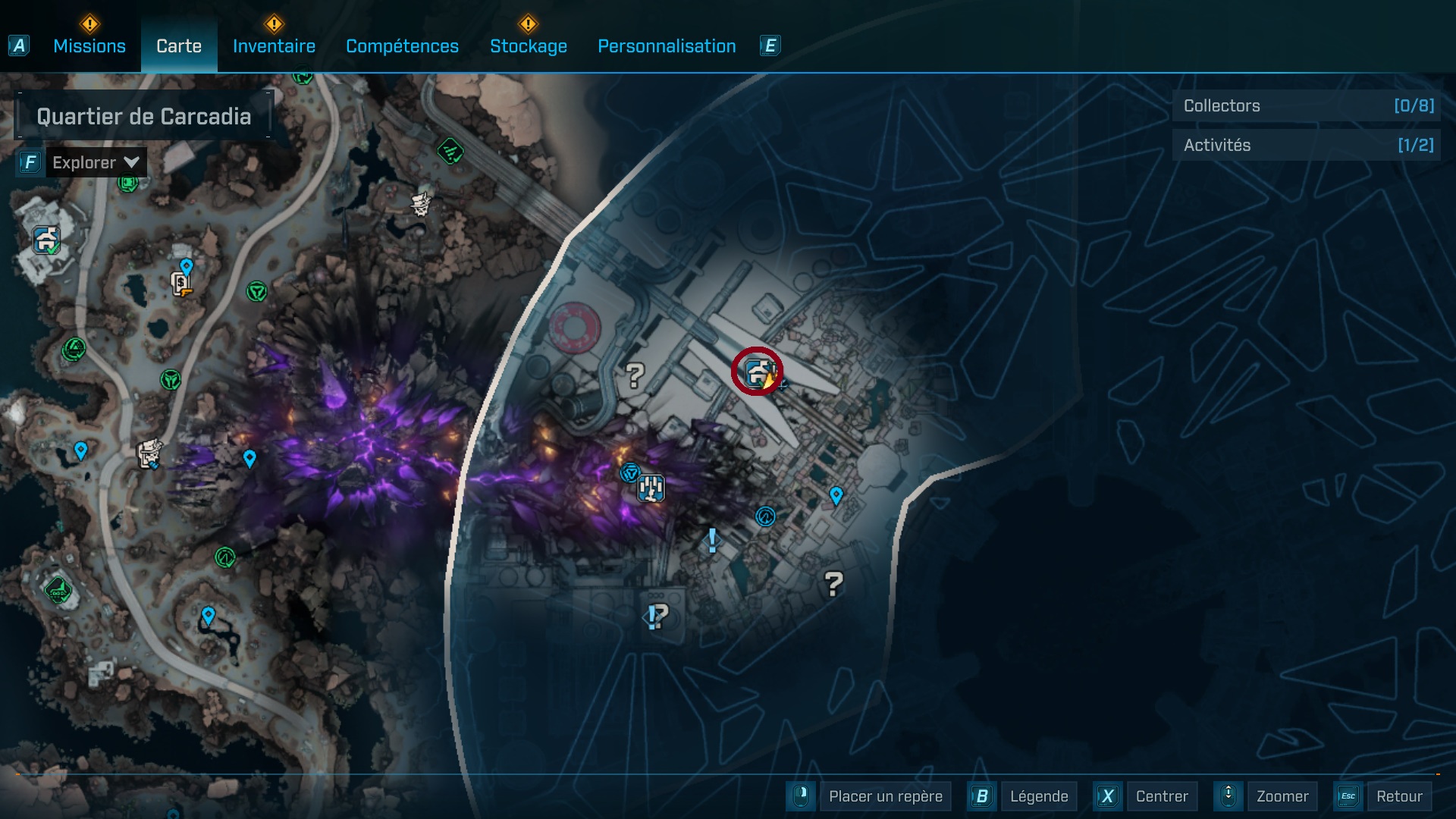Select the Personnalisation menu item
Viewport: 1456px width, 819px height.
(667, 45)
